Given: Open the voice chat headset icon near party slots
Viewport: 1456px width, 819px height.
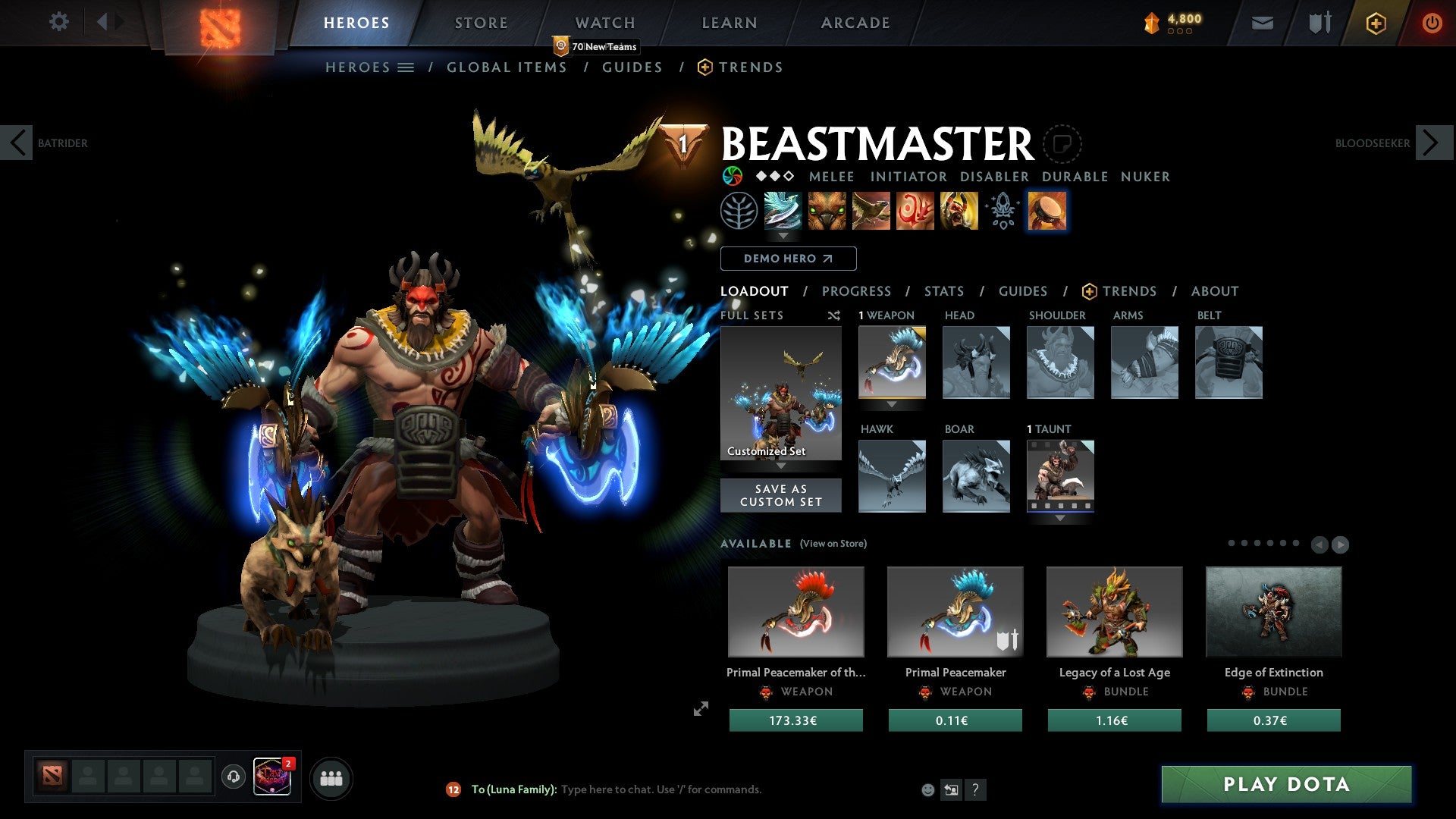Looking at the screenshot, I should pos(233,777).
